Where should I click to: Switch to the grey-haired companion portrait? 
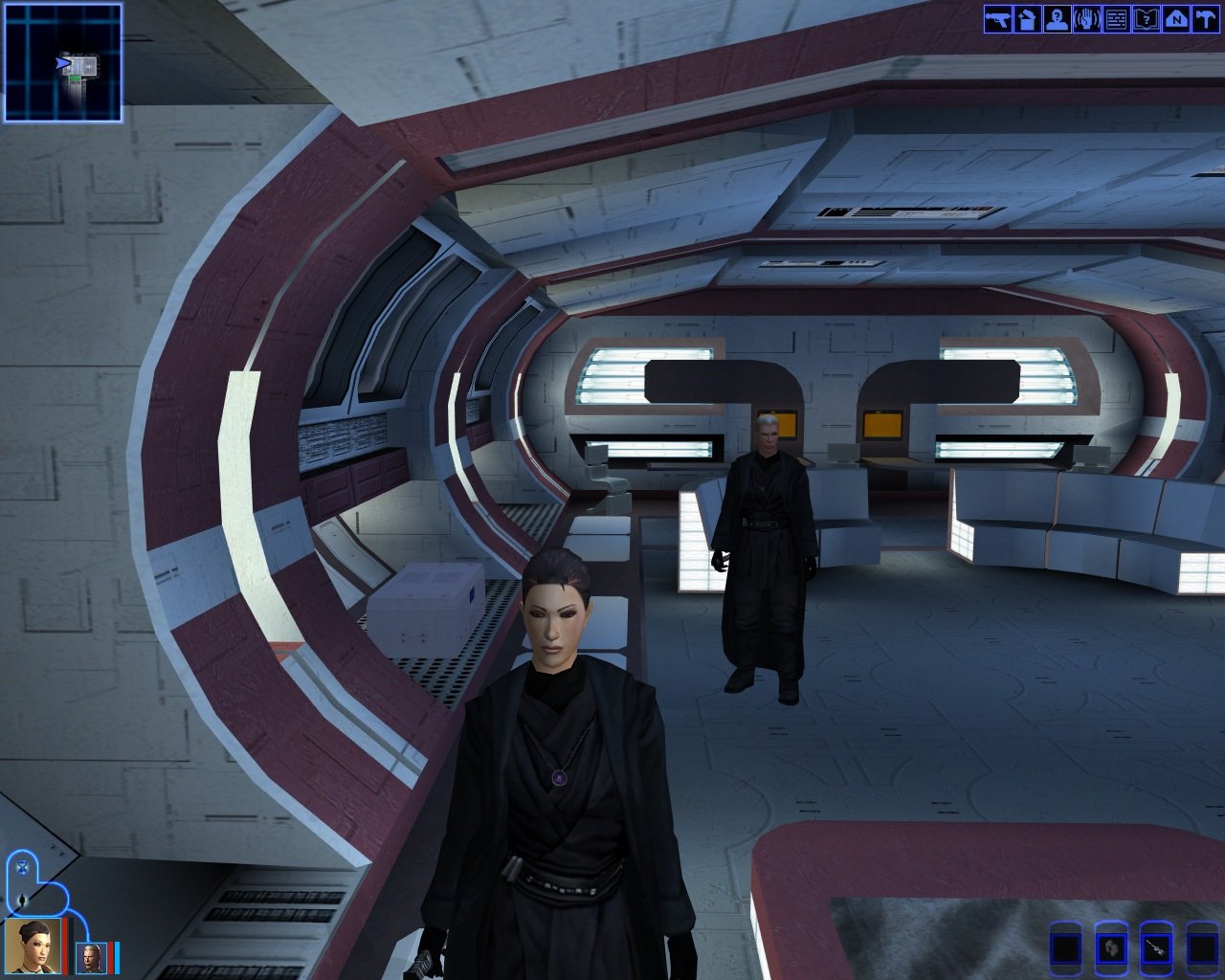[x=91, y=957]
